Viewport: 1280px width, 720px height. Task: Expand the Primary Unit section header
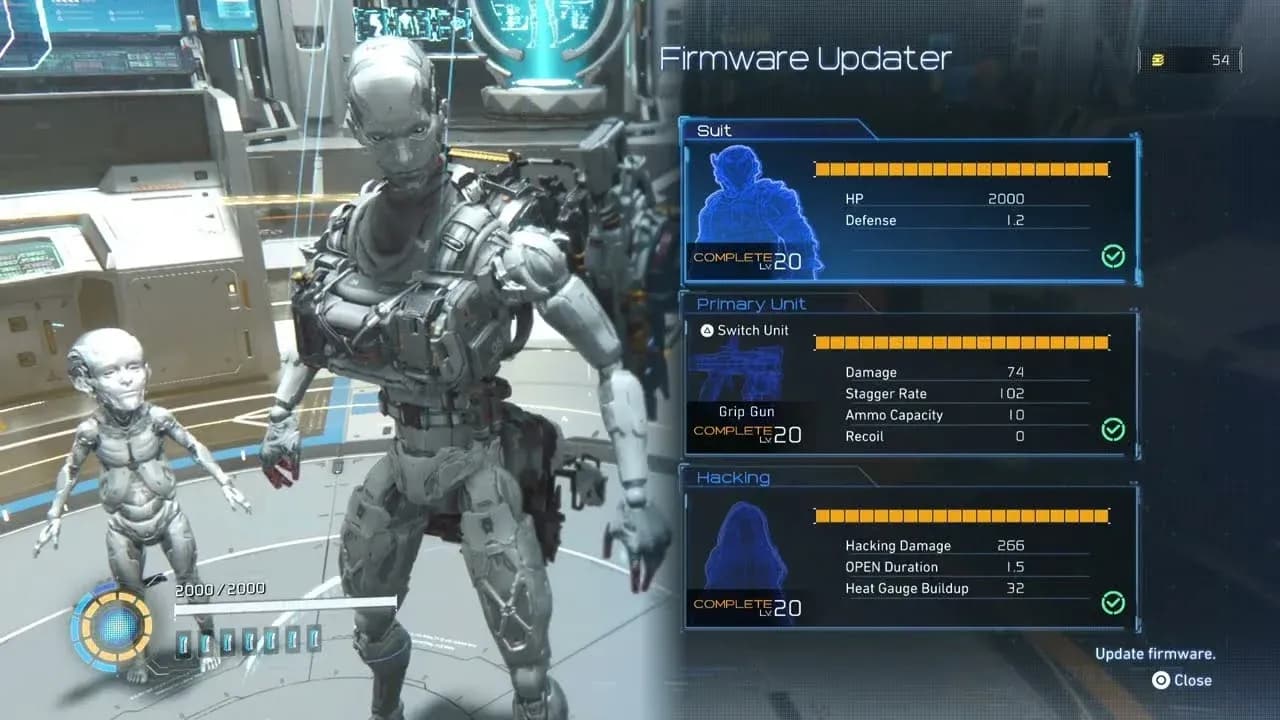coord(750,304)
